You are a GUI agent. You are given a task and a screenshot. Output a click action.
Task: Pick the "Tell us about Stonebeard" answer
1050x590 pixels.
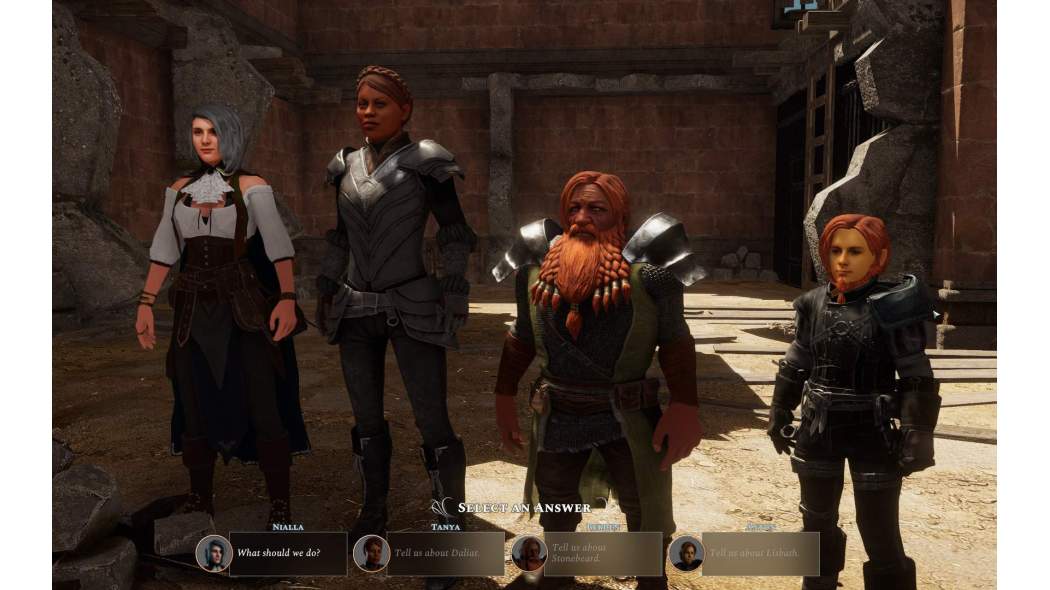[x=604, y=553]
